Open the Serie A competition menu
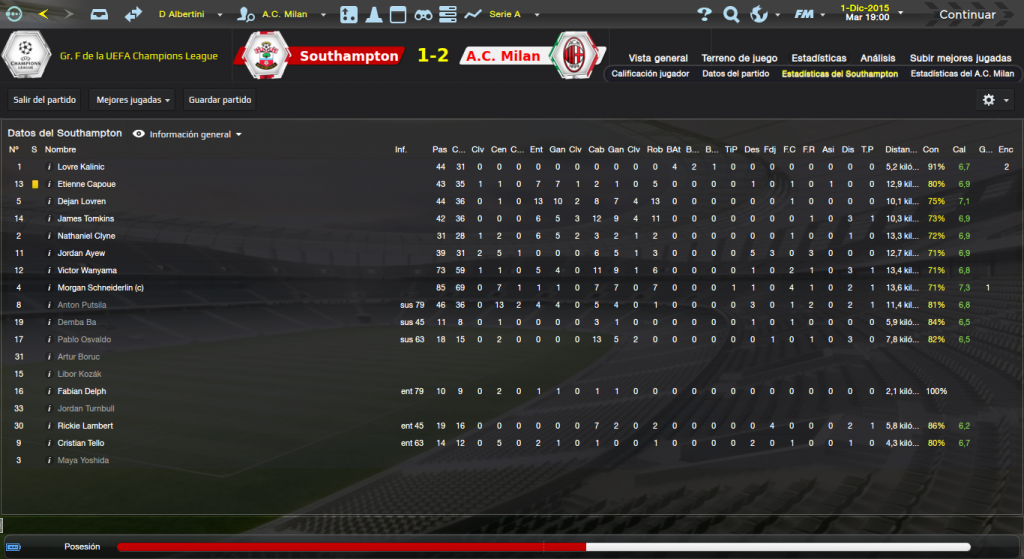Screen dimensions: 1024x559 click(x=505, y=15)
